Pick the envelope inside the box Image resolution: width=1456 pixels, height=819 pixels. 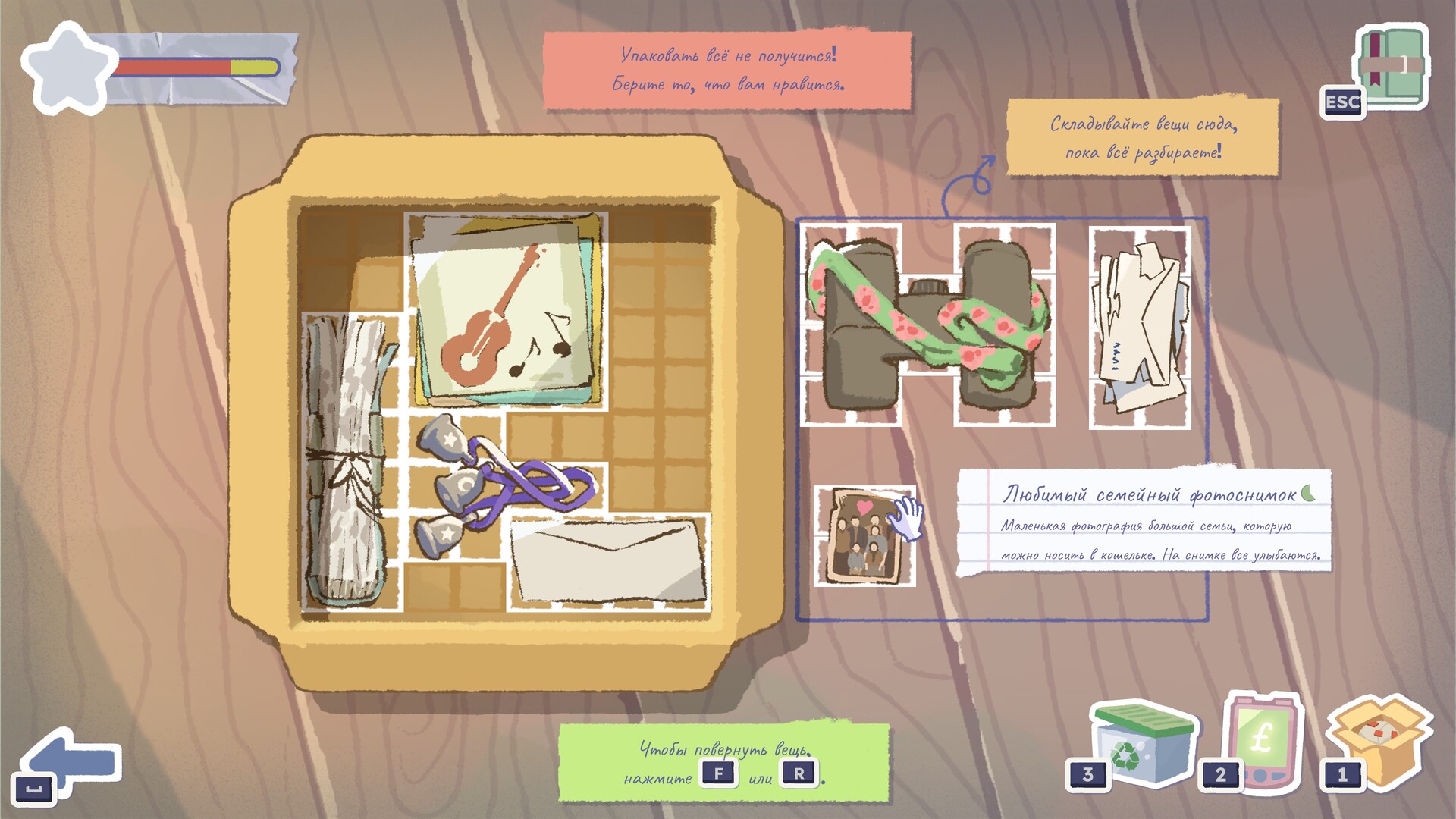click(608, 561)
